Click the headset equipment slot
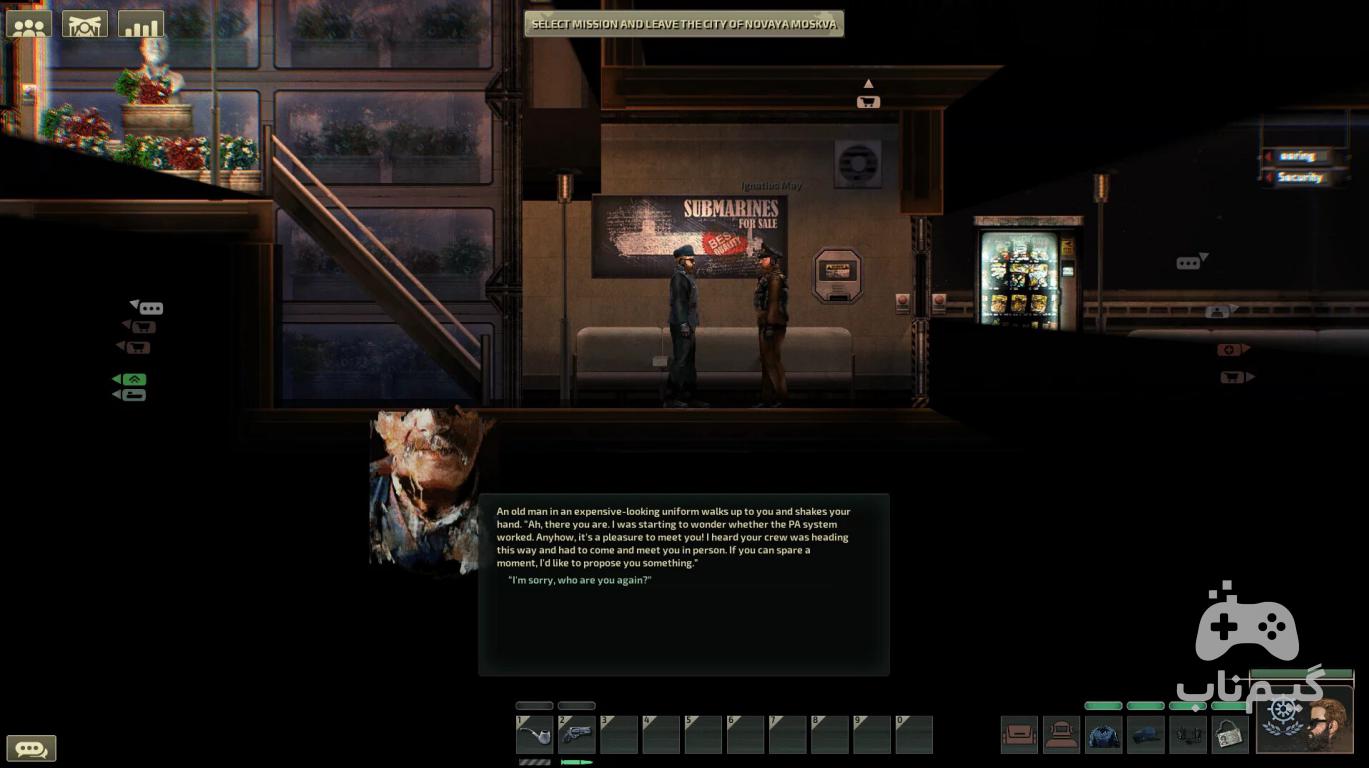 1188,735
